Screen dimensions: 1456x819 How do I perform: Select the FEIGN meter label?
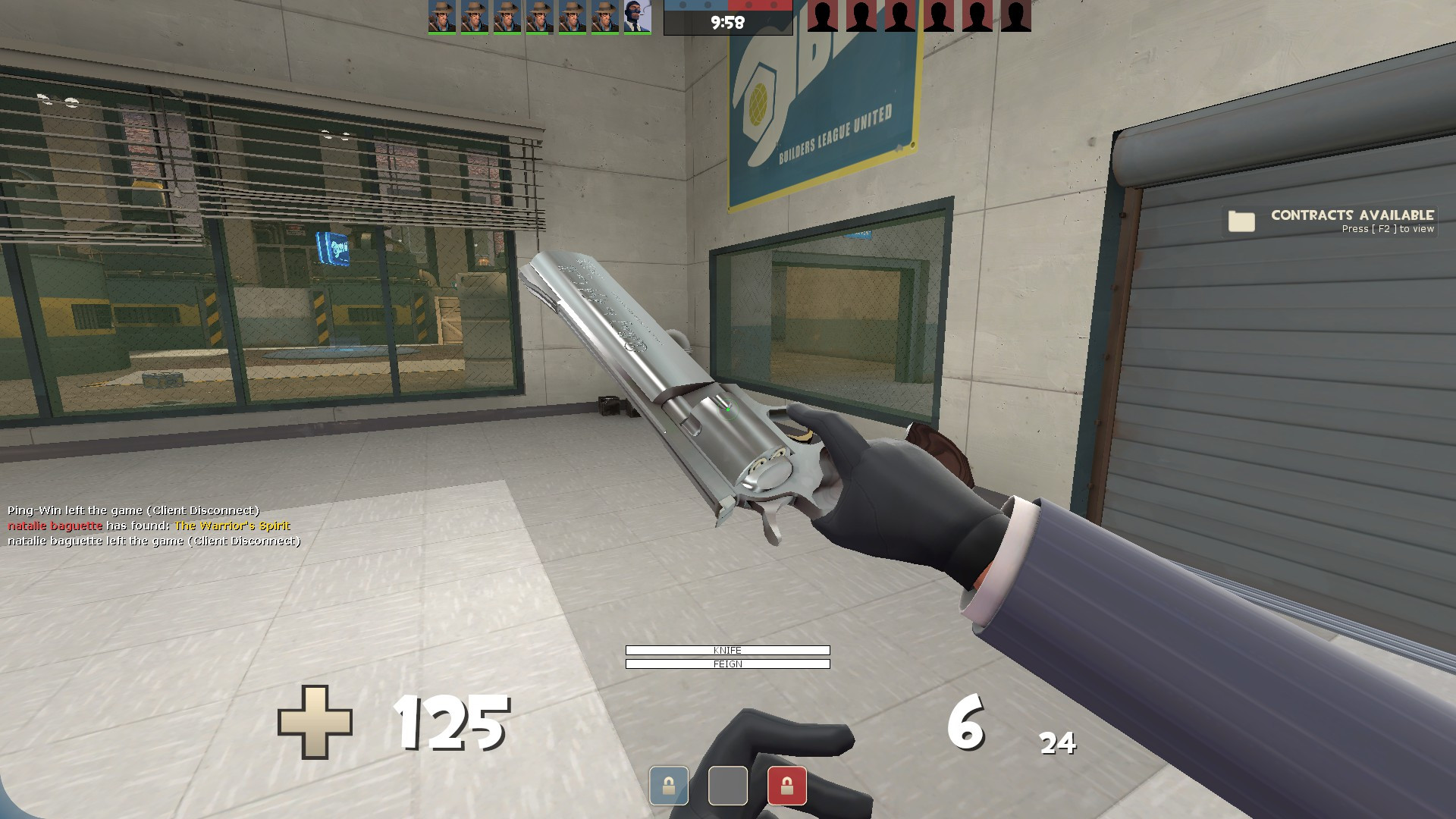click(726, 664)
